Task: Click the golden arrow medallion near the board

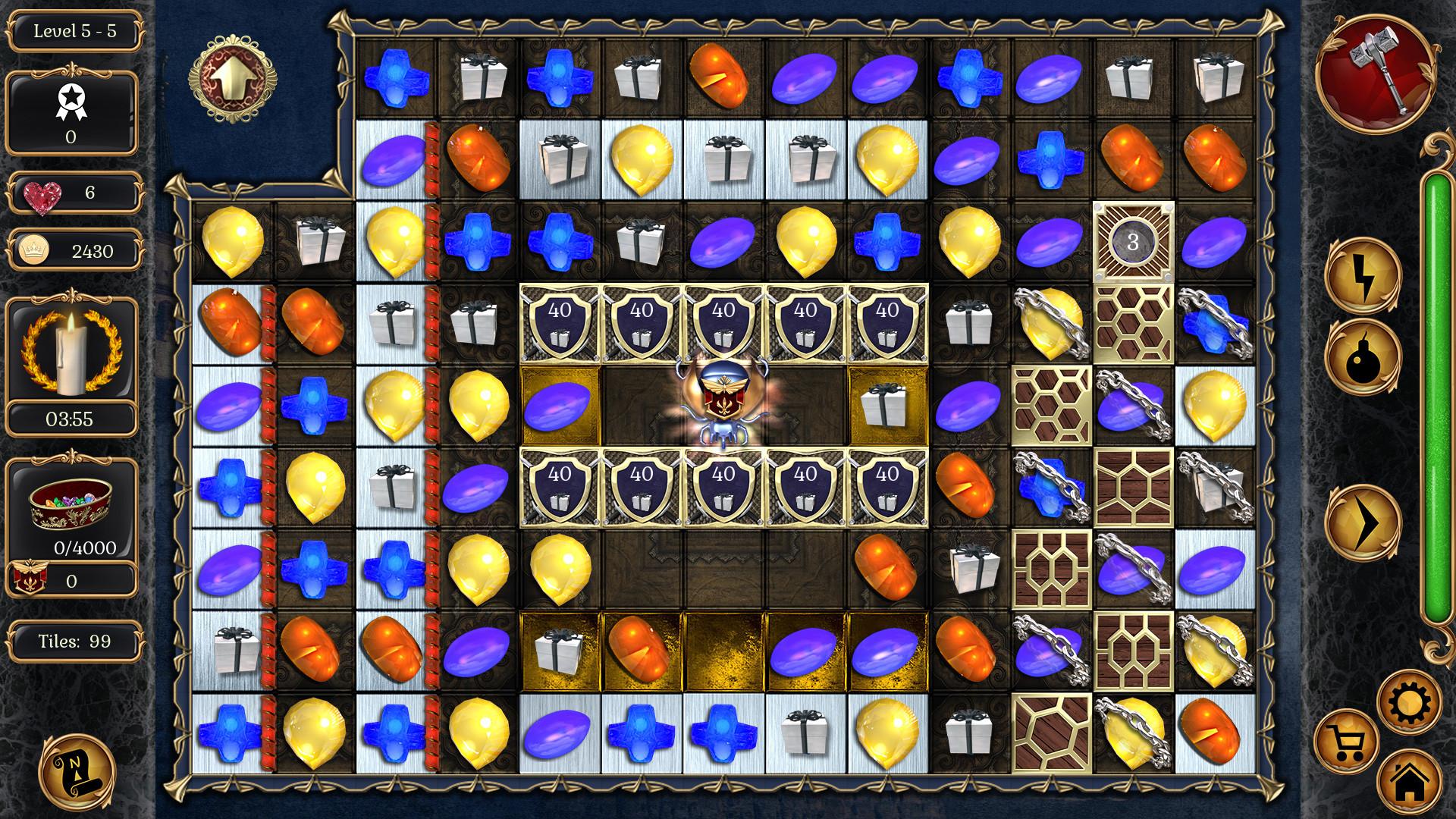Action: pos(235,79)
